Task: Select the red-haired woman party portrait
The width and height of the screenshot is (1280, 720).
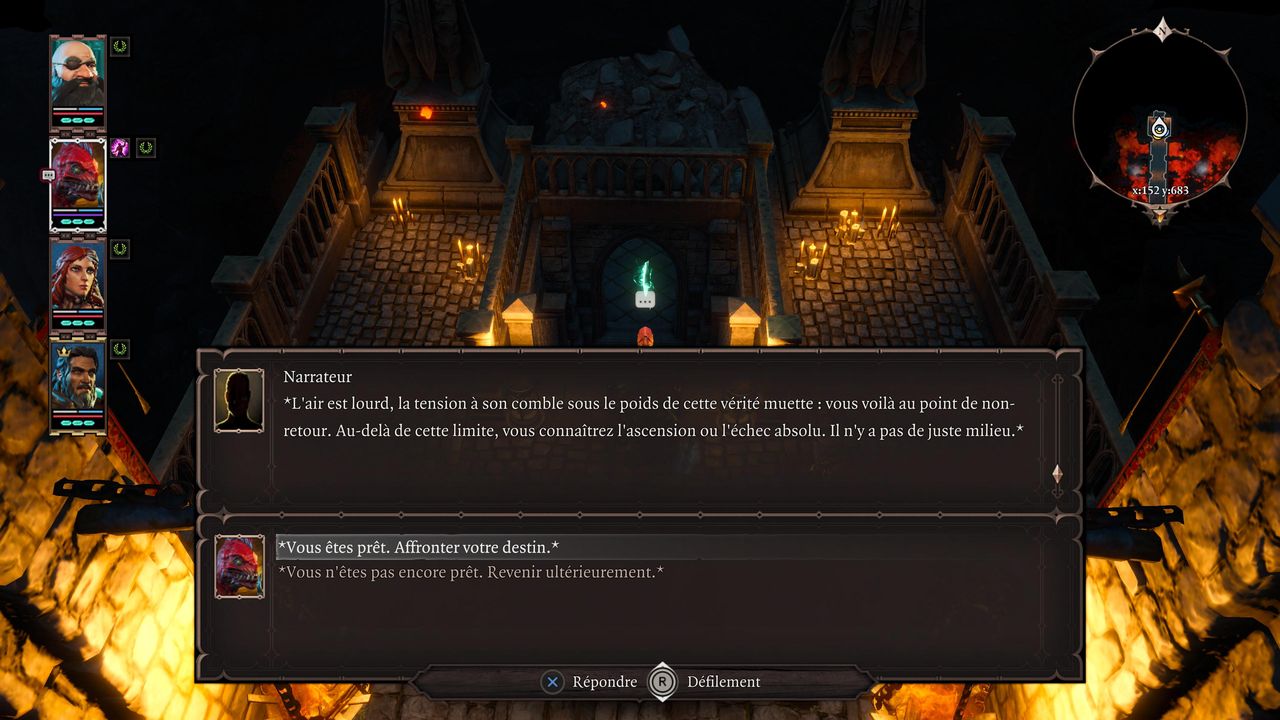Action: pyautogui.click(x=78, y=280)
